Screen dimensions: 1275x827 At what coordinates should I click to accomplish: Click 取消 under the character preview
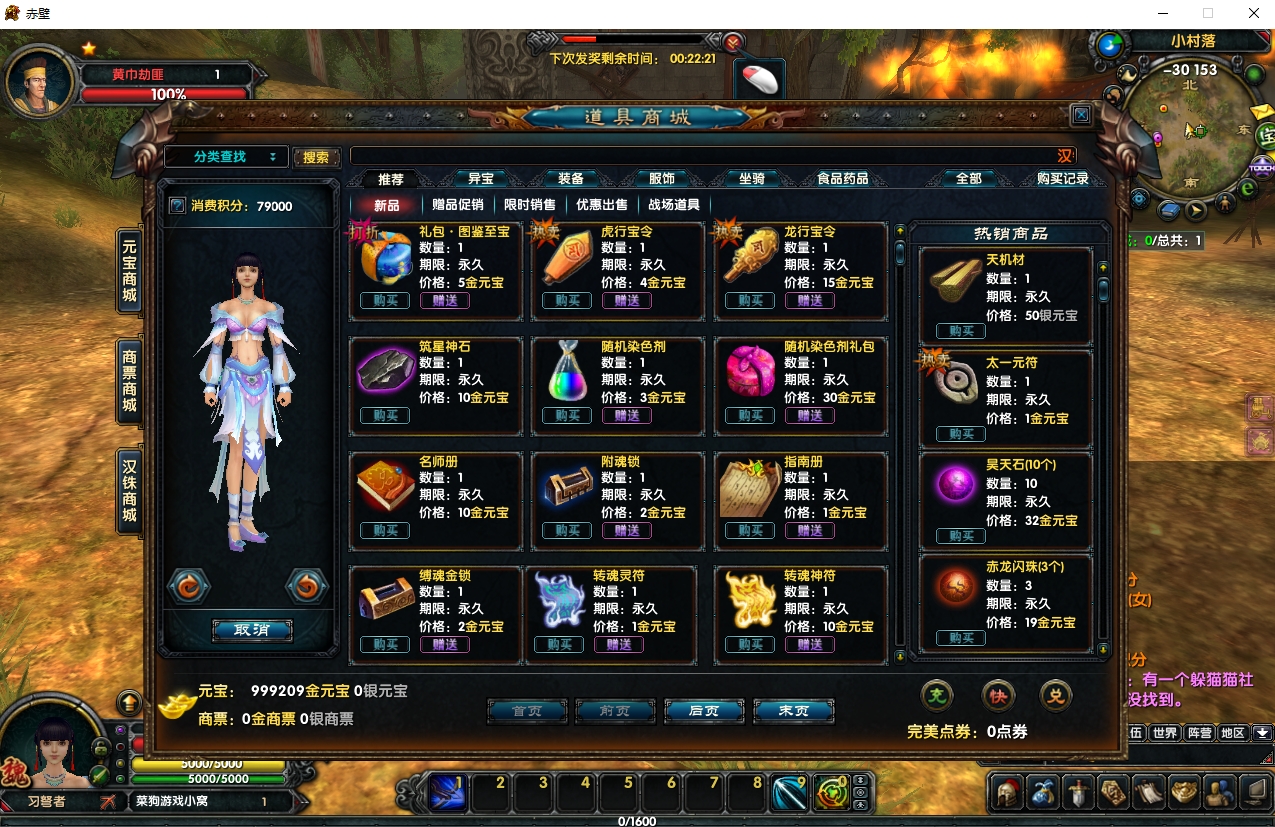pyautogui.click(x=252, y=630)
